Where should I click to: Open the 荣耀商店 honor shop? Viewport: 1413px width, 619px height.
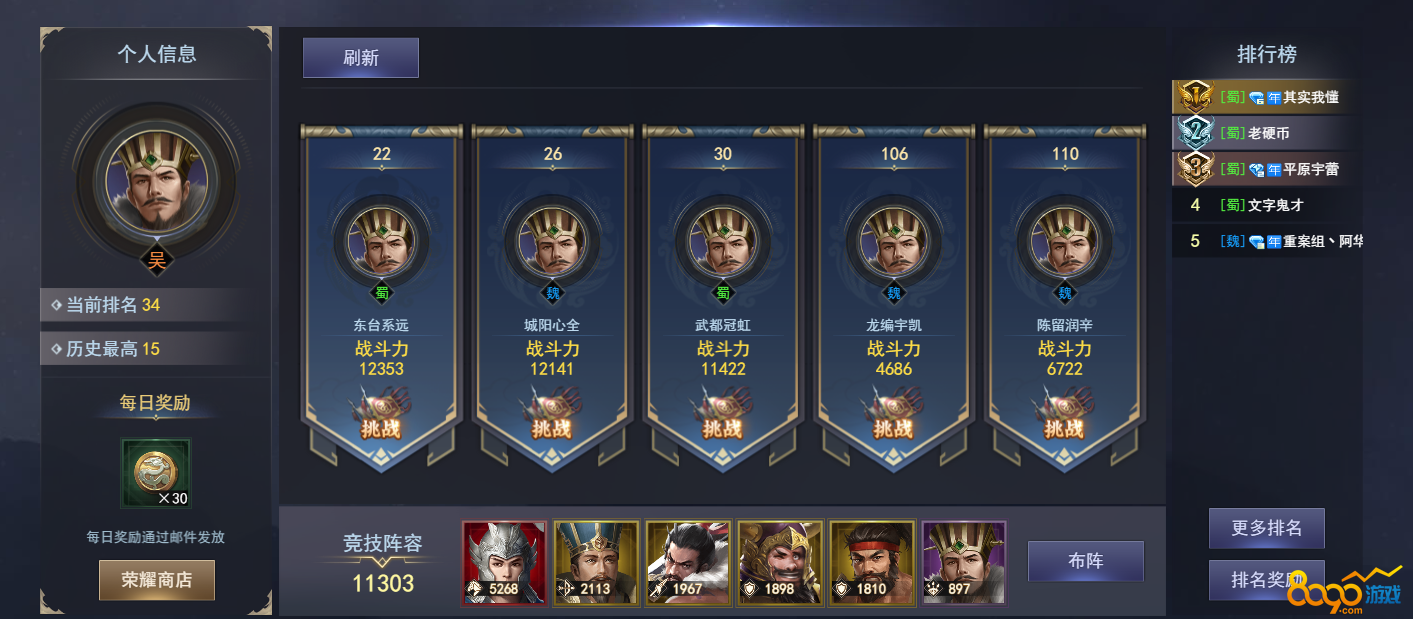tap(157, 580)
